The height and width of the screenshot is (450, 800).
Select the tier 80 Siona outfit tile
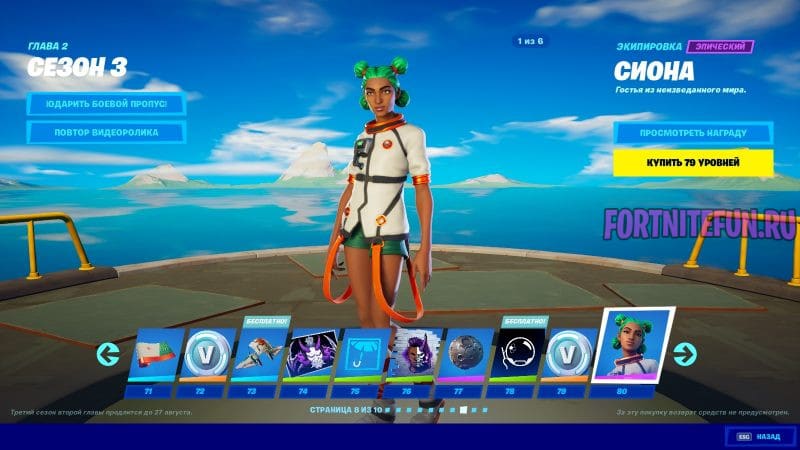pos(633,346)
